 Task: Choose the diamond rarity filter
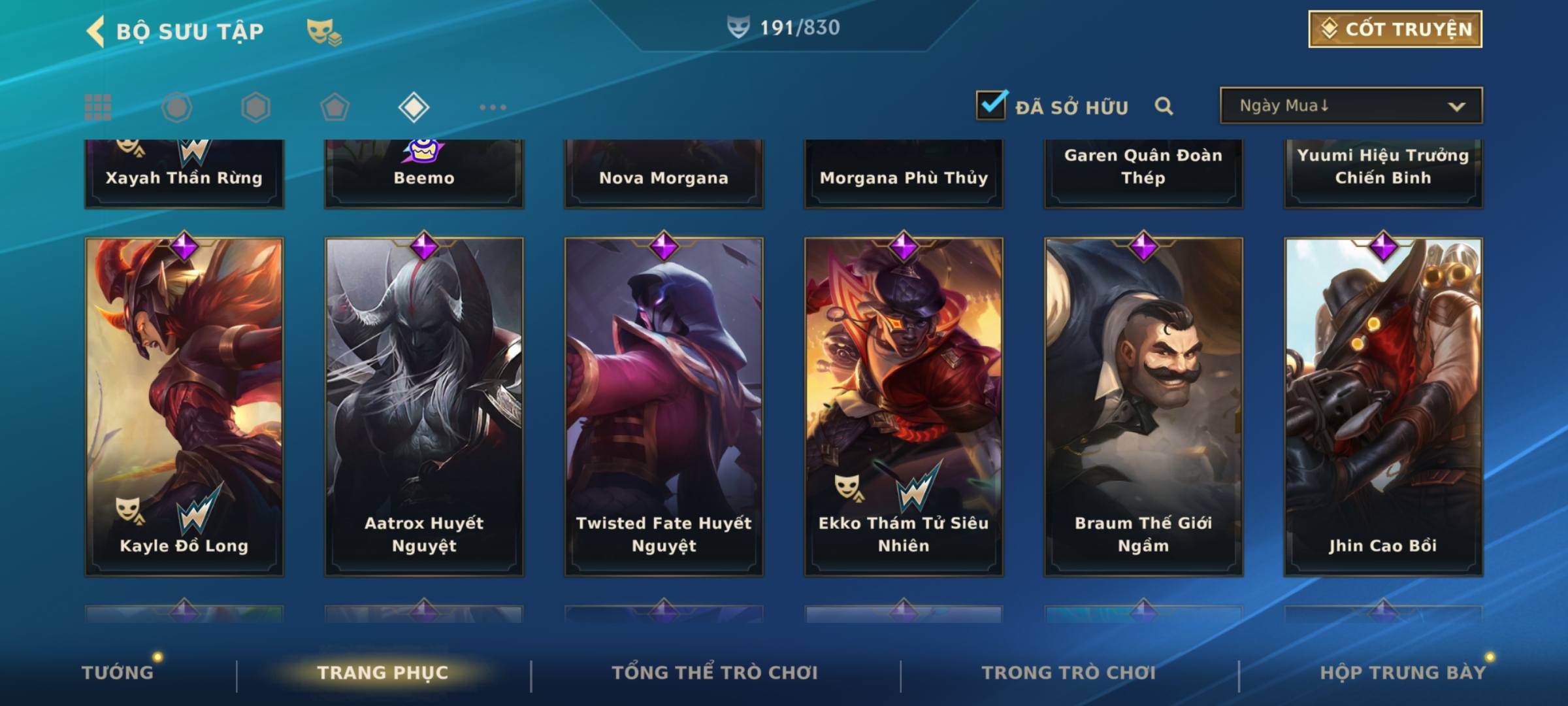point(414,107)
